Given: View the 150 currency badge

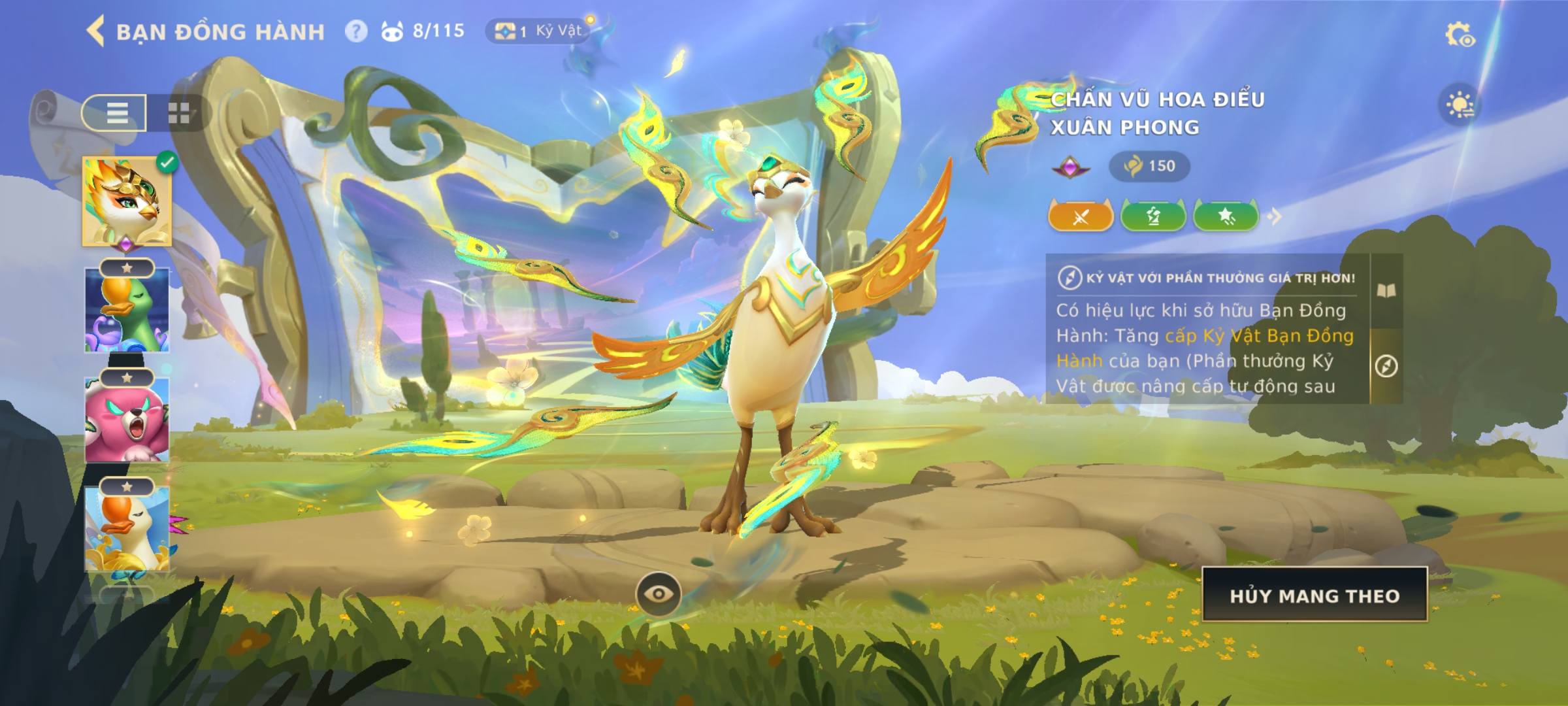Looking at the screenshot, I should pos(1149,166).
